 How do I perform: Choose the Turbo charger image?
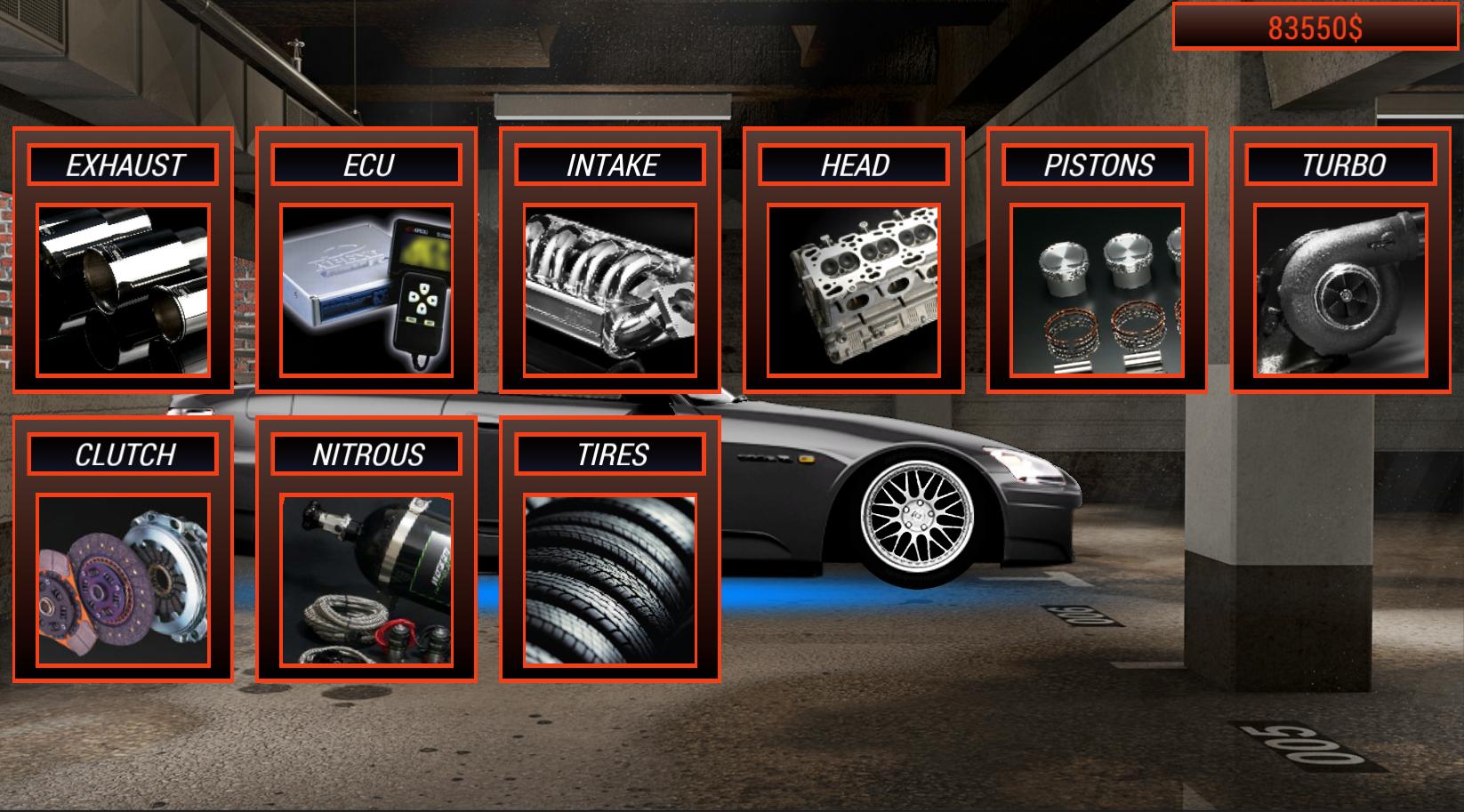pyautogui.click(x=1343, y=289)
